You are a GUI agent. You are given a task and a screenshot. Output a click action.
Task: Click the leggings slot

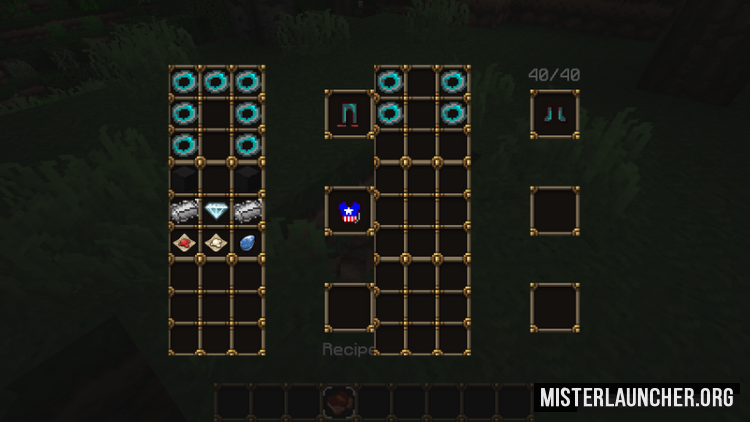click(x=349, y=114)
